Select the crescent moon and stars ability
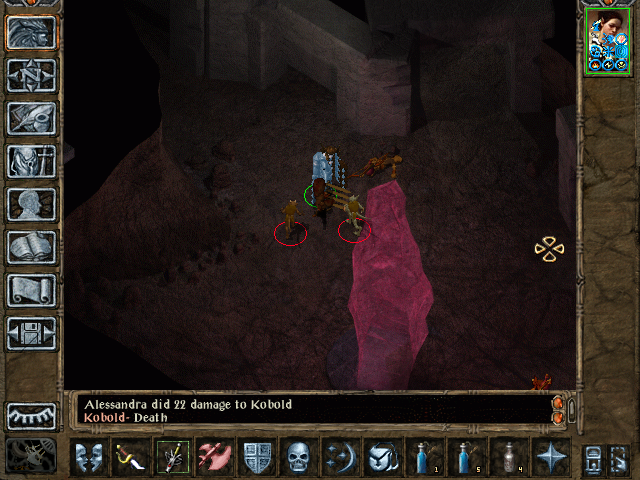Image resolution: width=640 pixels, height=480 pixels. 341,457
